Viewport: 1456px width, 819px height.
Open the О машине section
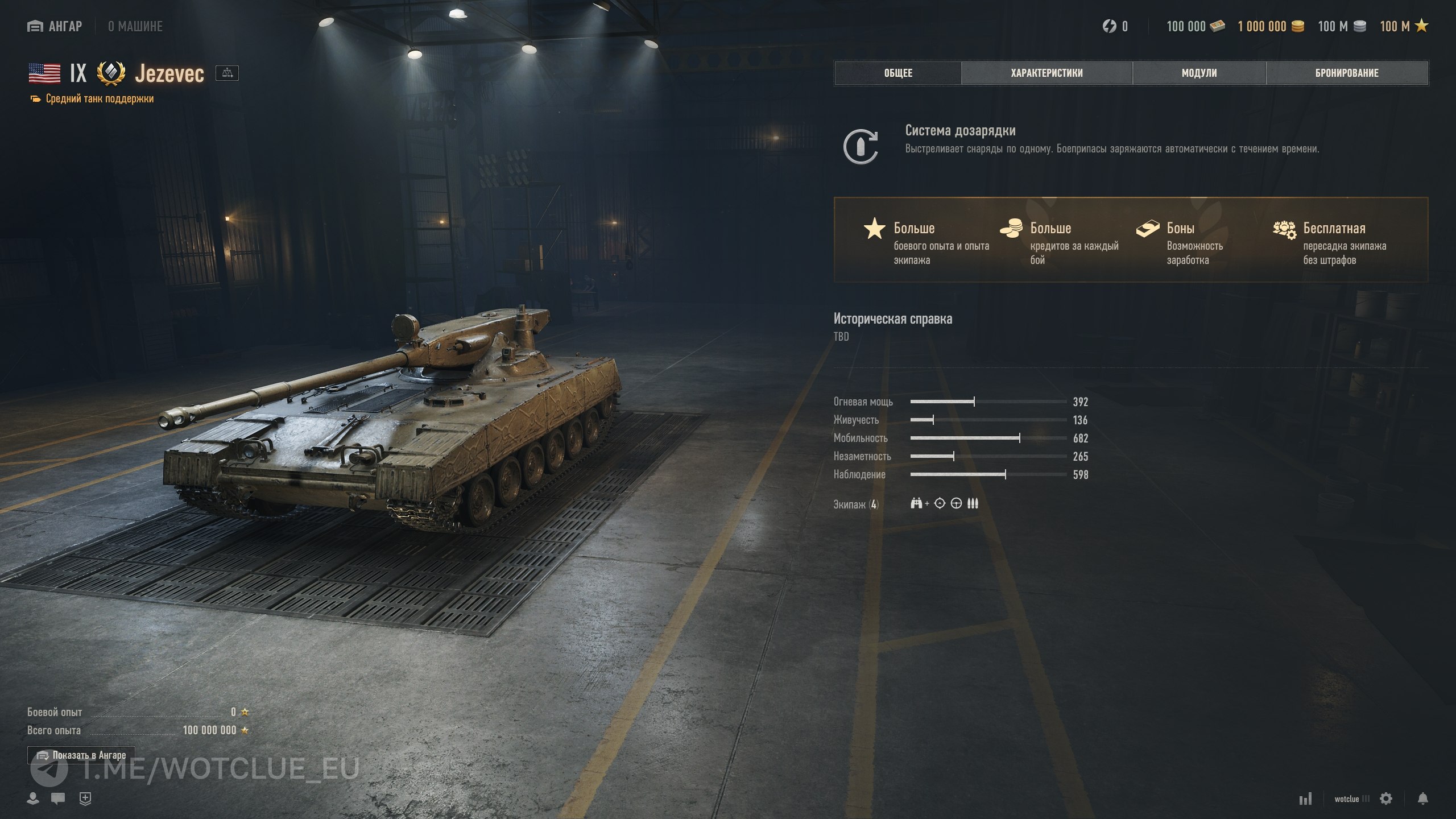[x=135, y=26]
